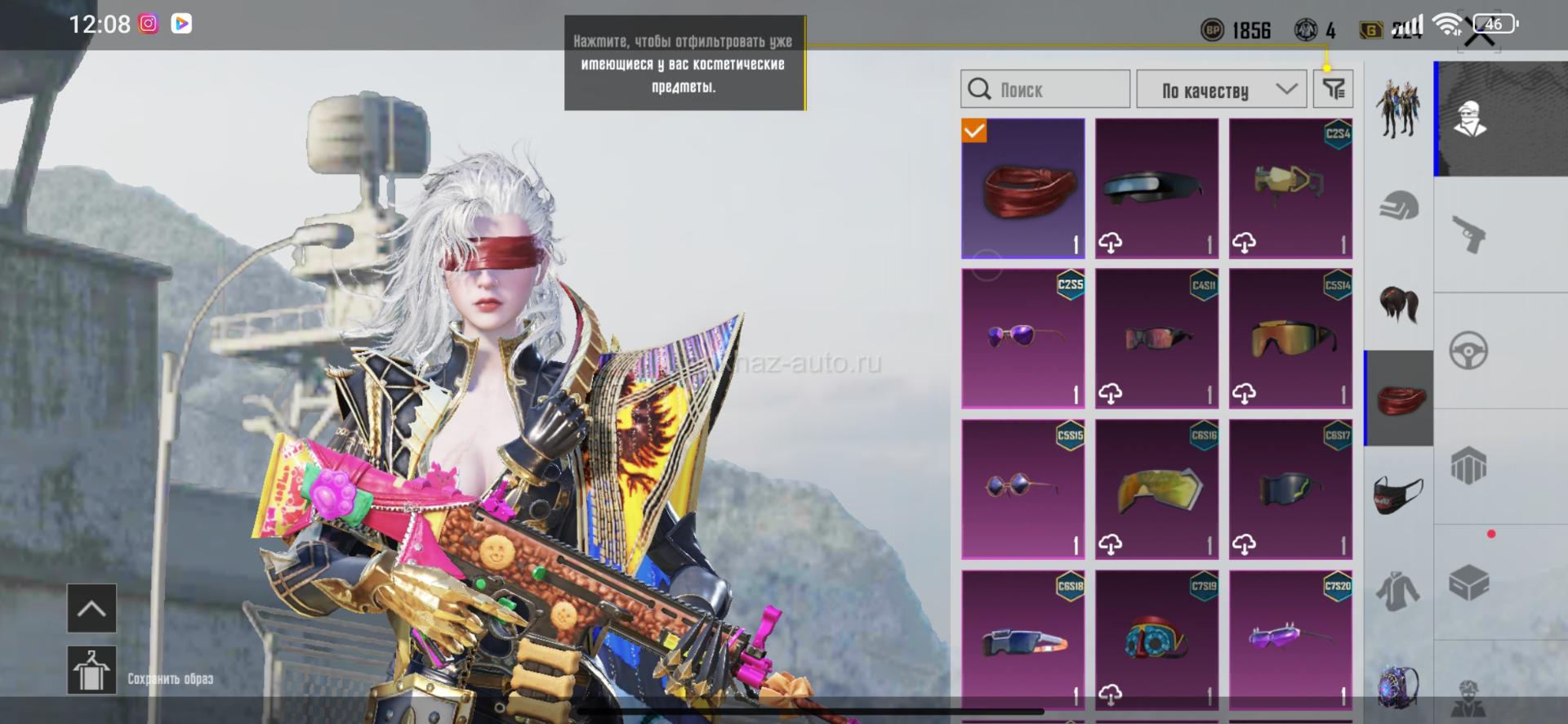The image size is (1568, 724).
Task: Select the C2S4 yellow tactical goggles
Action: tap(1290, 189)
